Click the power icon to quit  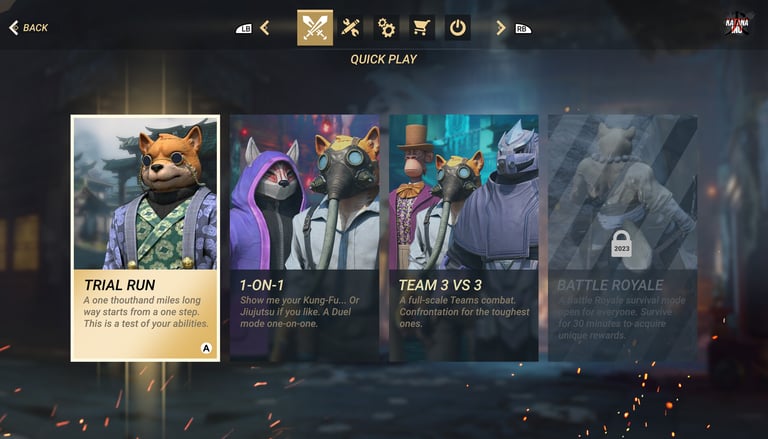[457, 27]
